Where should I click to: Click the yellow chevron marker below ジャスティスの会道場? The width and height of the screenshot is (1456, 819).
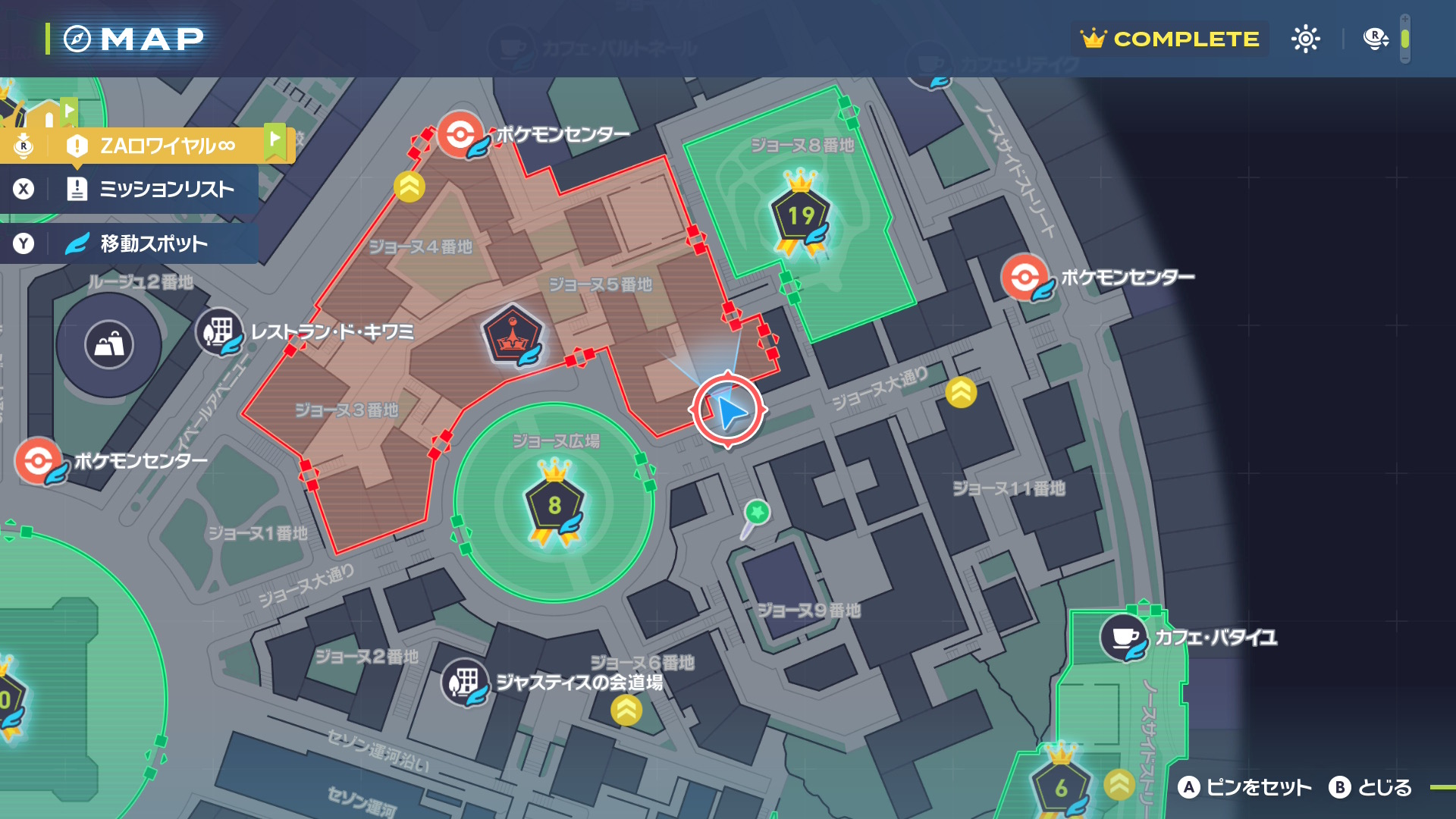(626, 711)
